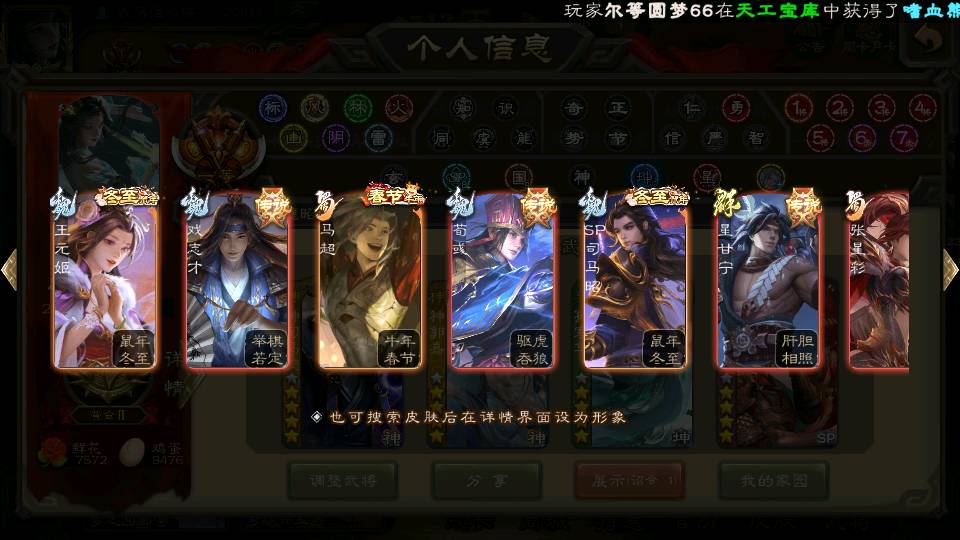Activate the red 展示 button
Screen dimensions: 960x540
[x=629, y=480]
